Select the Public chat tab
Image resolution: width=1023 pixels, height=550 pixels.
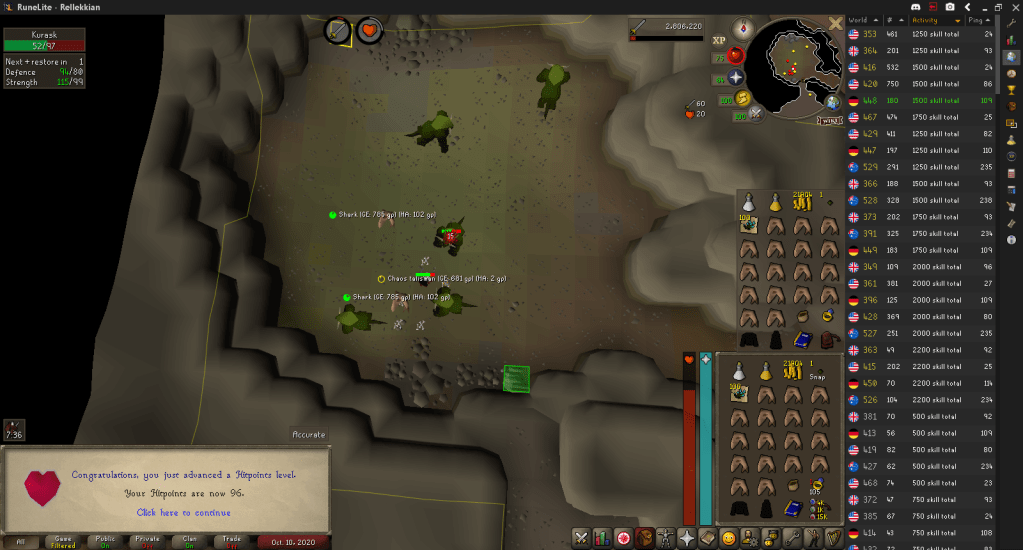pyautogui.click(x=105, y=542)
